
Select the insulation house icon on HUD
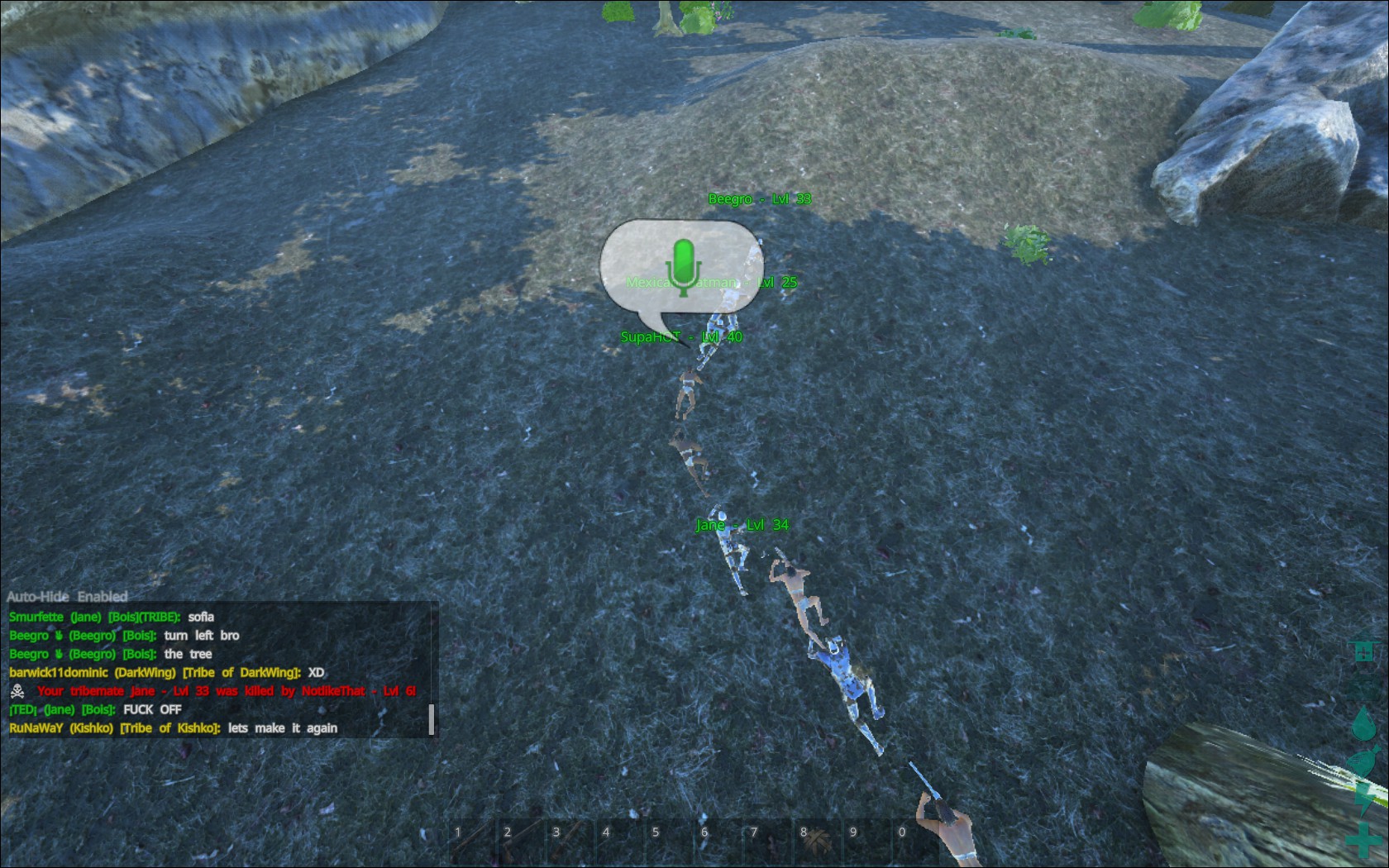click(1363, 653)
